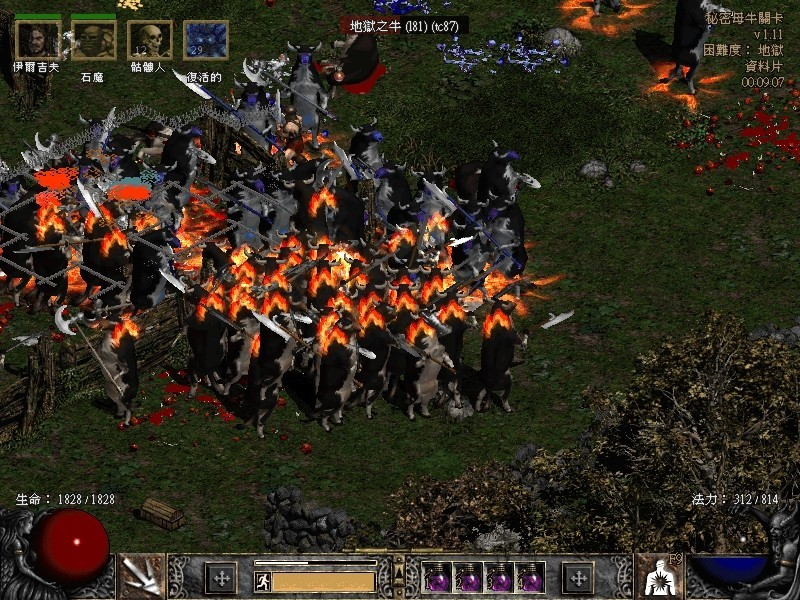Click the 石魔 golem portrait

click(93, 40)
